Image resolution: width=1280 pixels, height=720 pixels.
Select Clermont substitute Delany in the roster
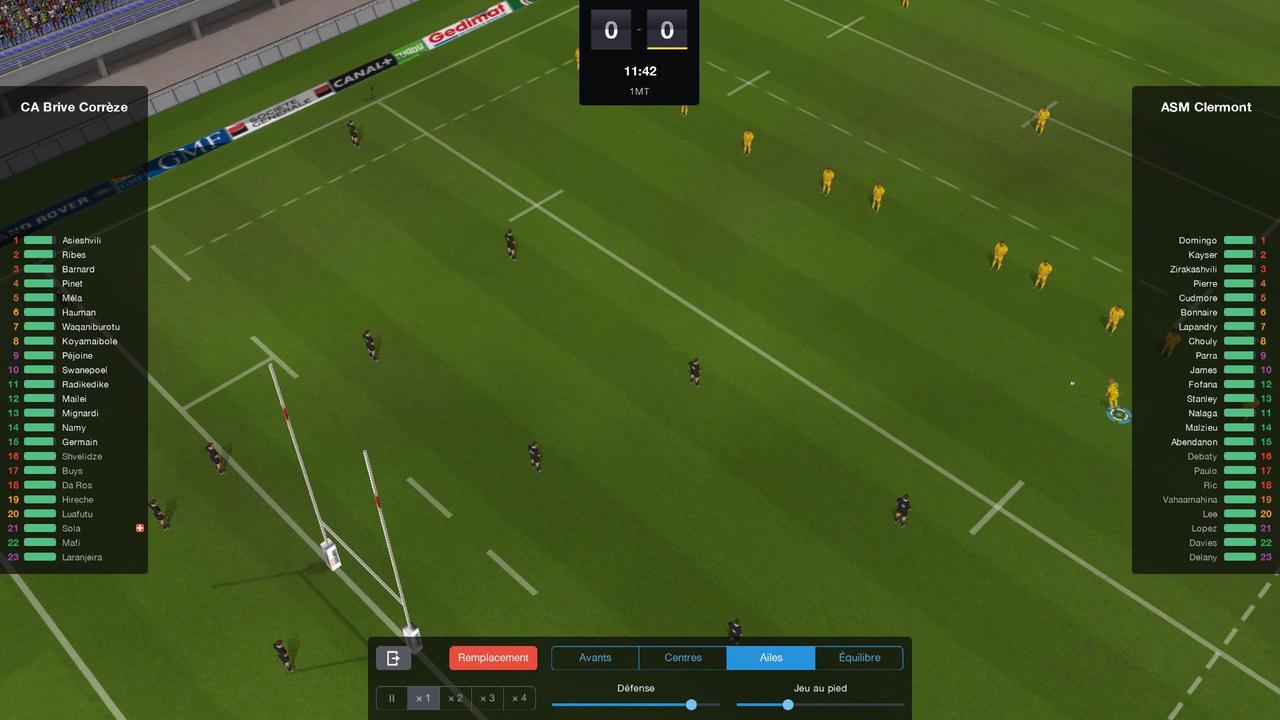click(x=1204, y=558)
